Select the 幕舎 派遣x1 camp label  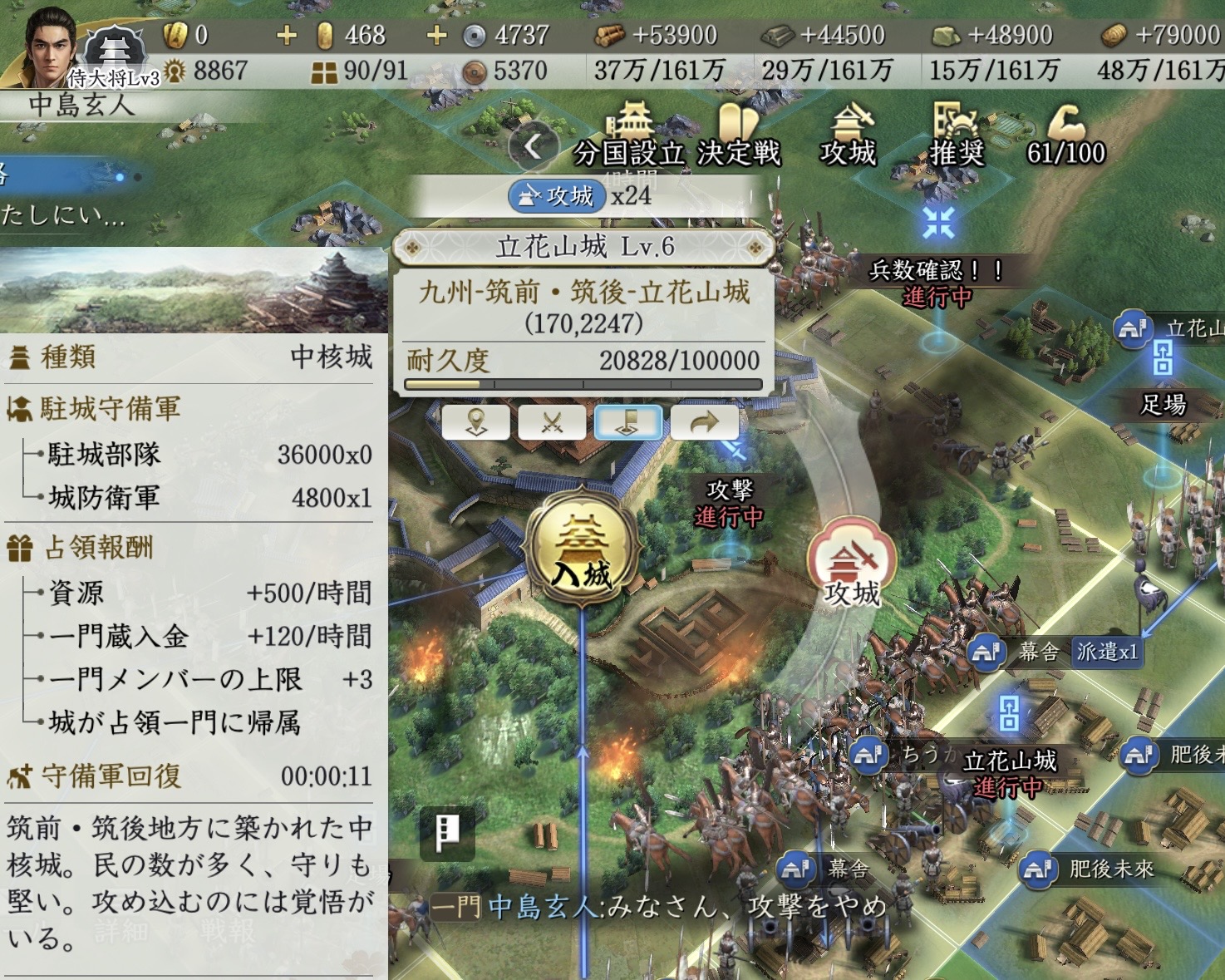(1055, 652)
